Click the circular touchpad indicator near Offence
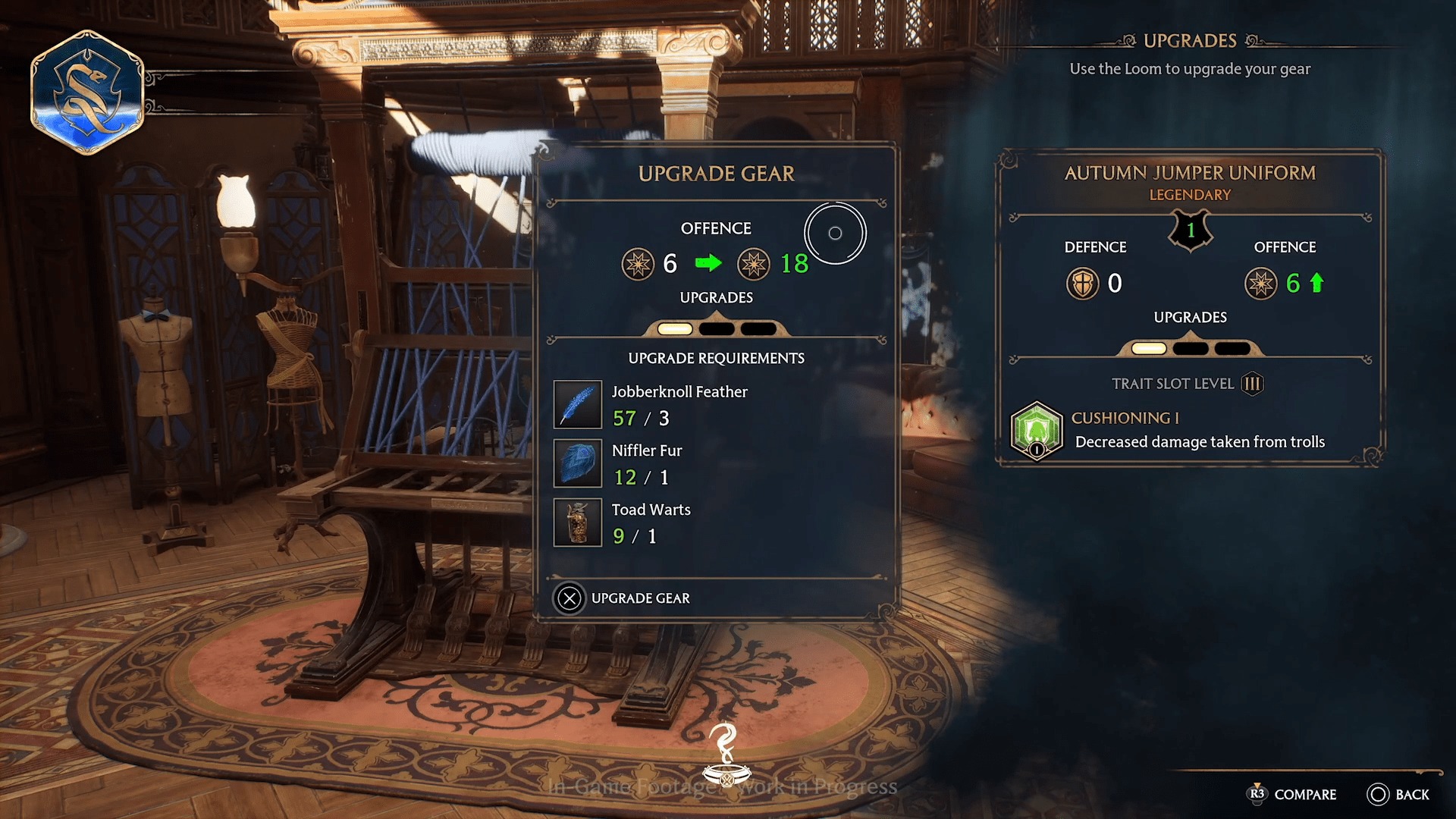Screen dimensions: 1456x819 [835, 233]
